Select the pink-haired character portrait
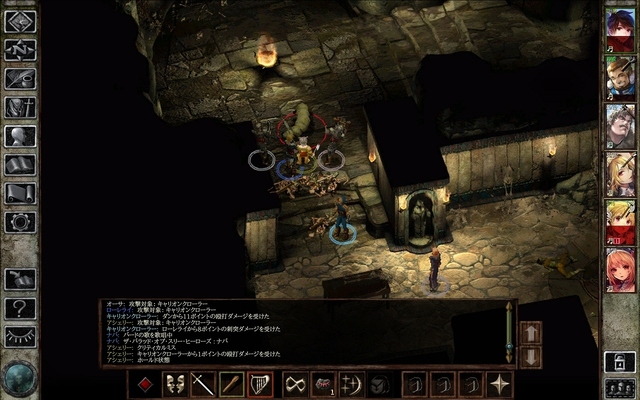The height and width of the screenshot is (400, 640). click(618, 268)
